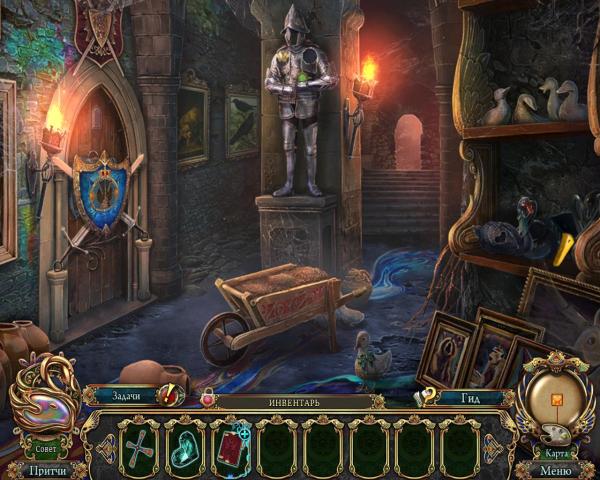
Task: Click the lock icon on the inventory bar
Action: coord(208,398)
